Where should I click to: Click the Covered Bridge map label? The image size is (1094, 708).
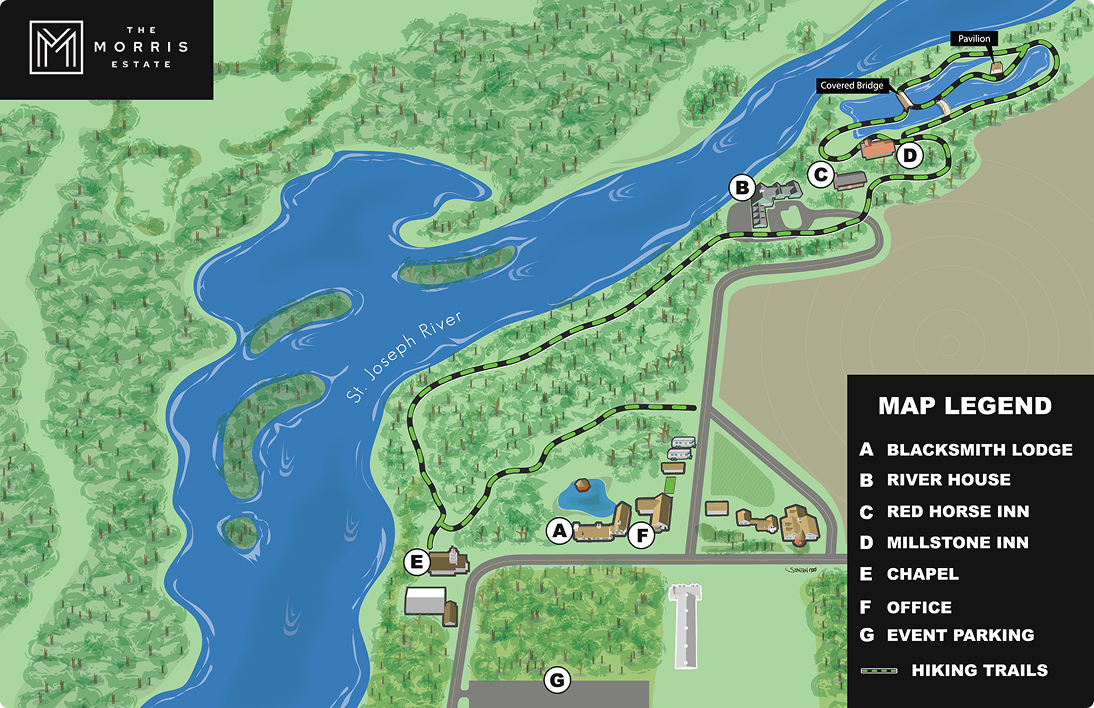(852, 86)
